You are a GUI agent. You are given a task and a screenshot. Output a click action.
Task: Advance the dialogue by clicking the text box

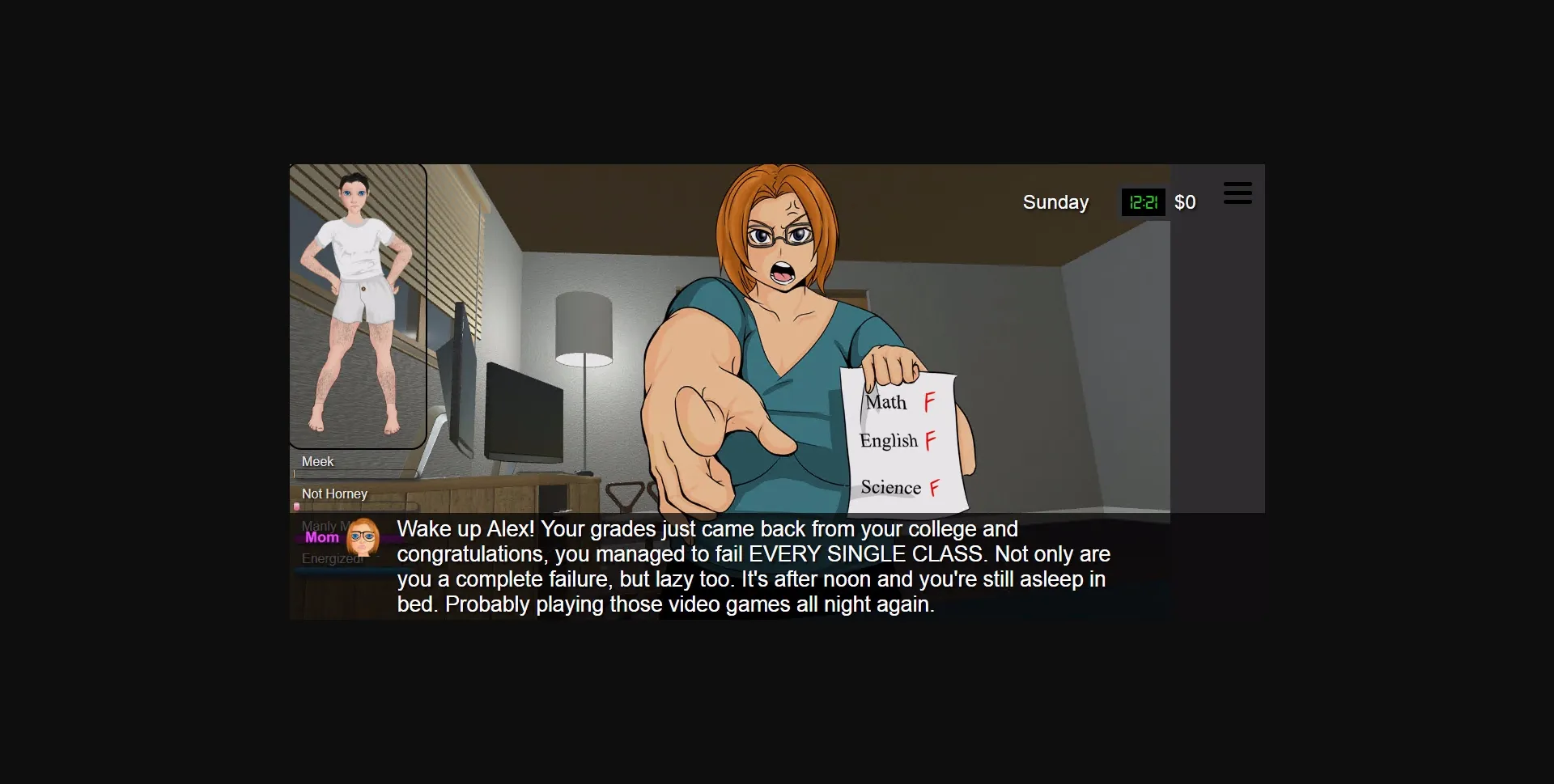[753, 566]
